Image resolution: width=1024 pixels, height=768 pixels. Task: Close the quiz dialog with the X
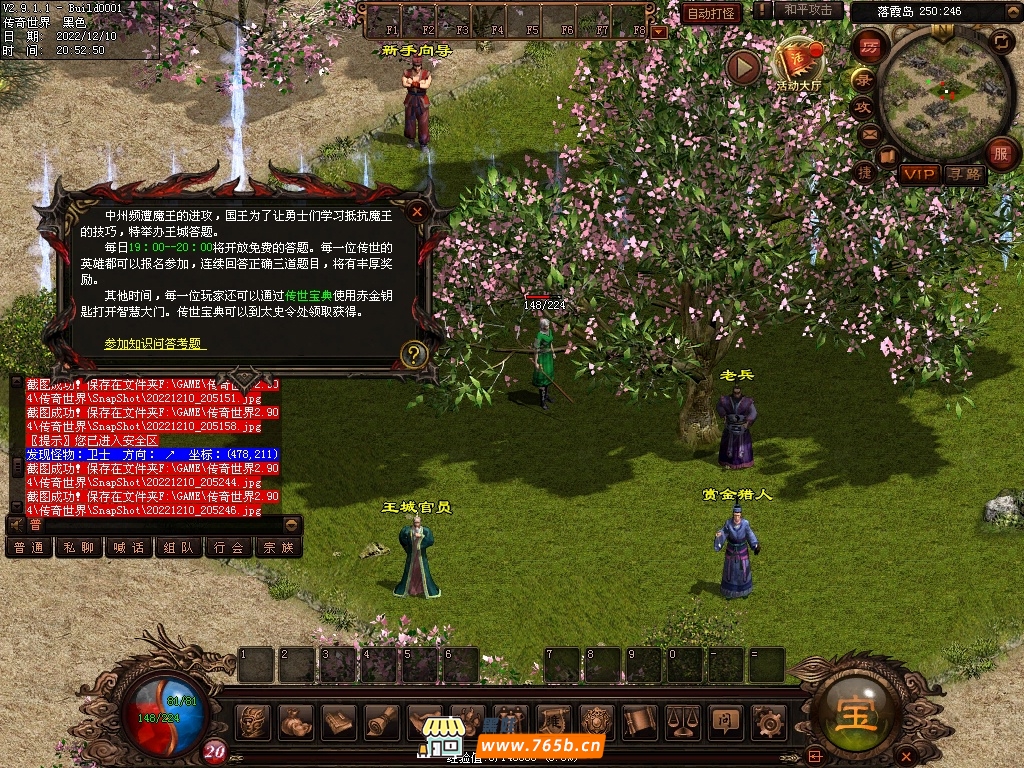[x=417, y=211]
